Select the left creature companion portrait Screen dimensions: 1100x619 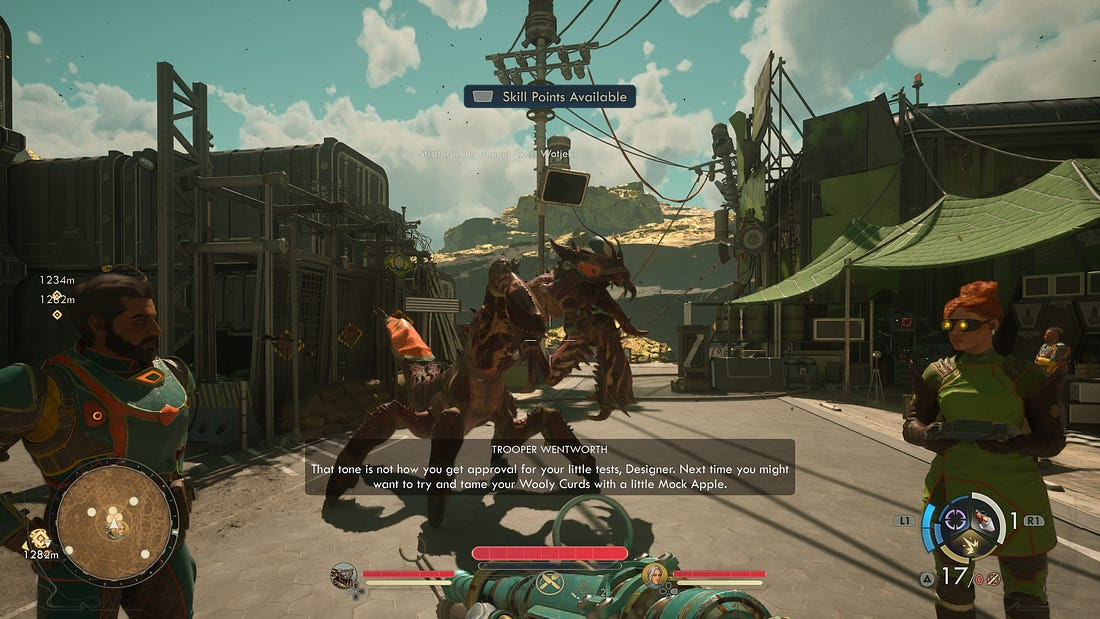click(x=344, y=575)
